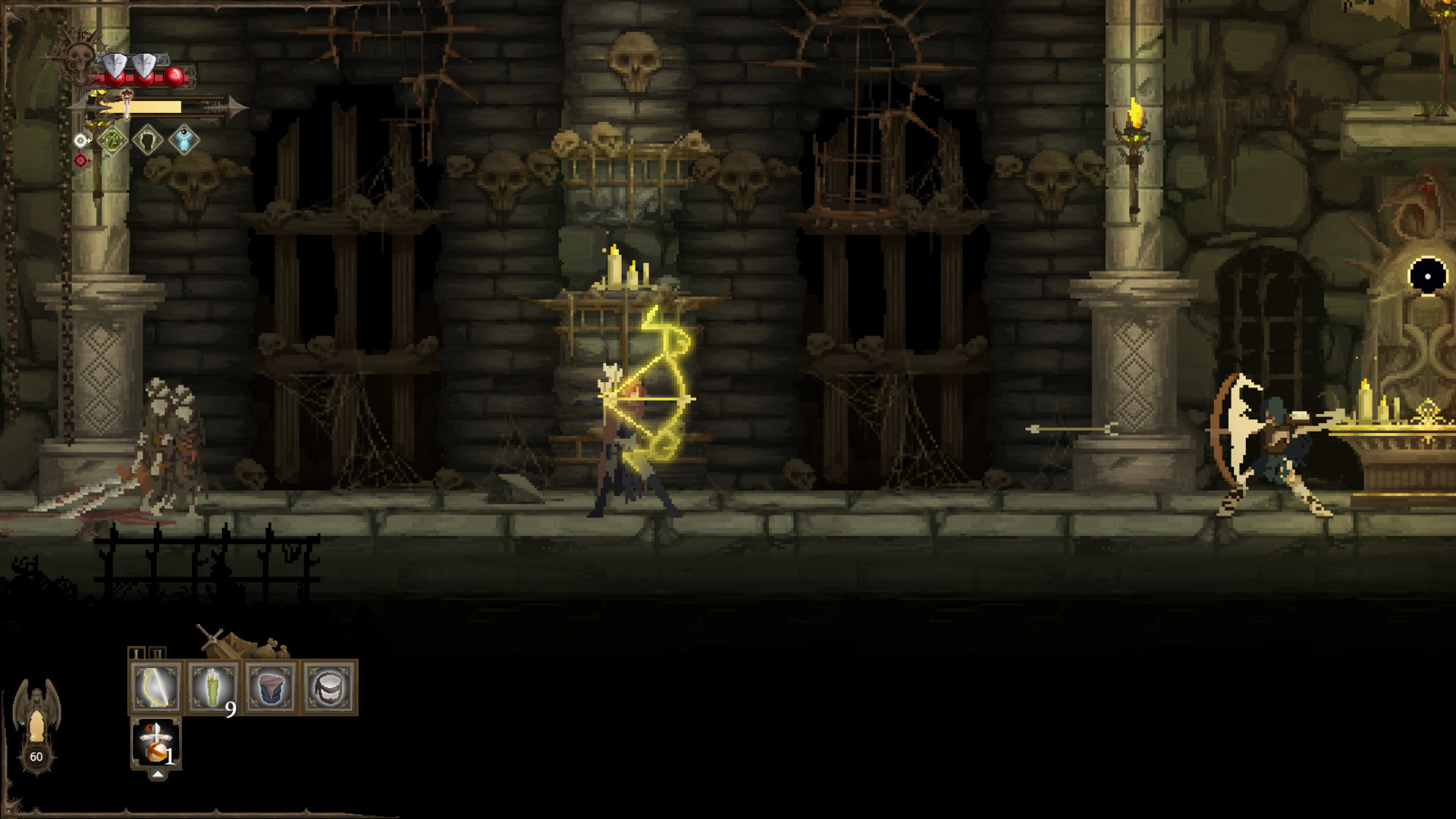Click the green rune blessing diamond
This screenshot has height=819, width=1456.
(112, 141)
